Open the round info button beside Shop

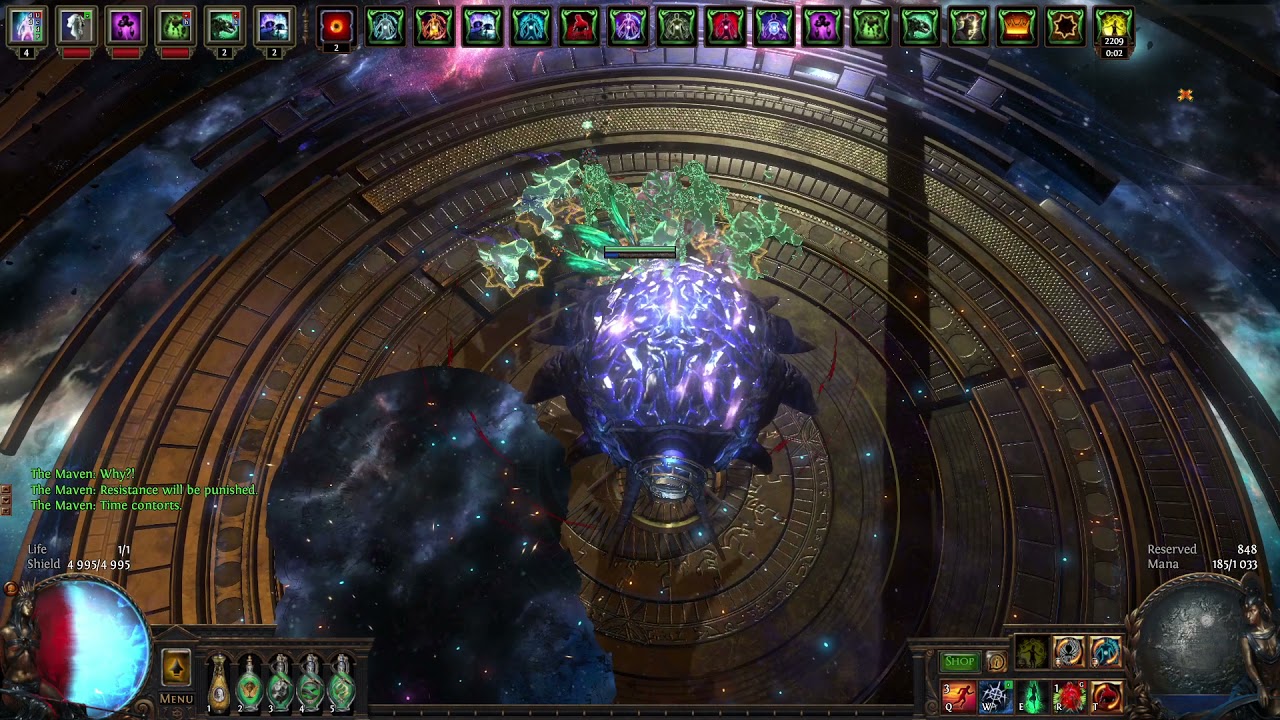tap(996, 661)
